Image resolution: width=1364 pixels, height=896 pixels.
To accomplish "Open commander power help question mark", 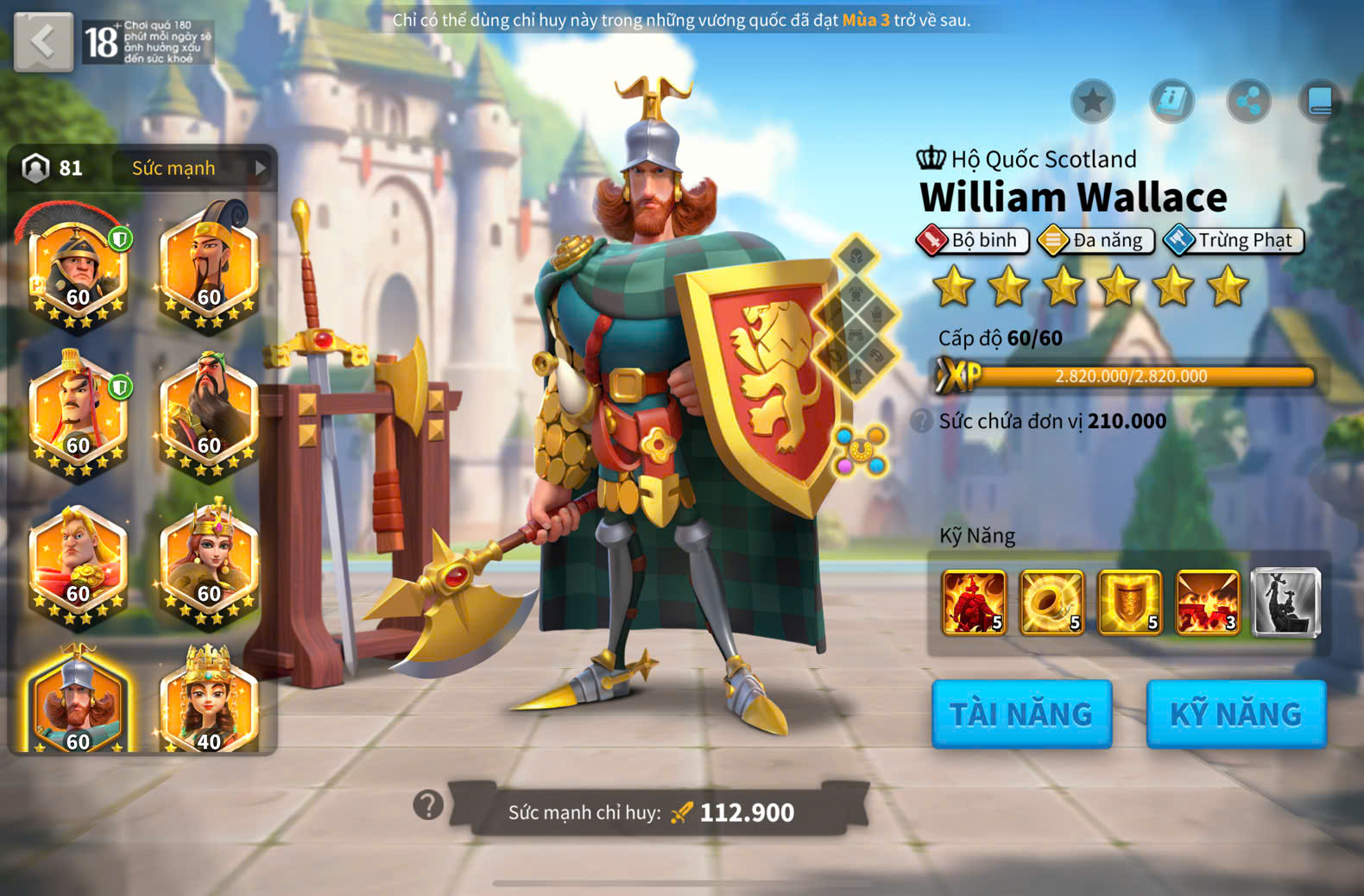I will pos(428,805).
